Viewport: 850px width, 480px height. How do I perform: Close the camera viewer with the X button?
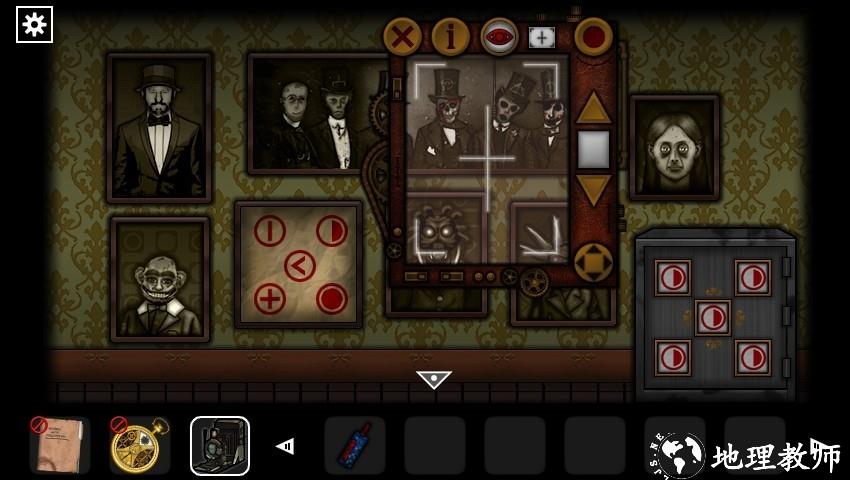pos(402,38)
